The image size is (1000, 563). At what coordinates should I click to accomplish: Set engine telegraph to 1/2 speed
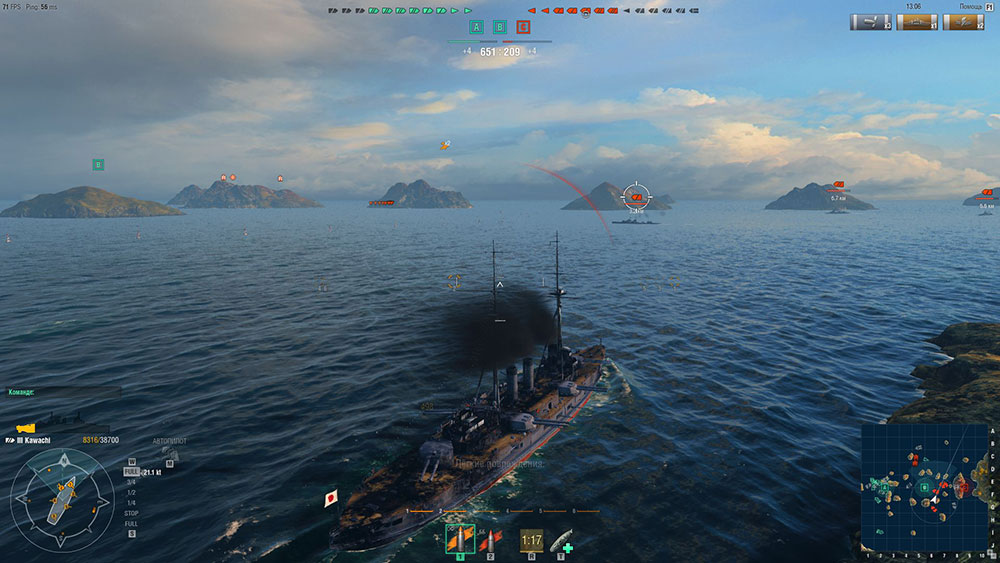[x=131, y=493]
